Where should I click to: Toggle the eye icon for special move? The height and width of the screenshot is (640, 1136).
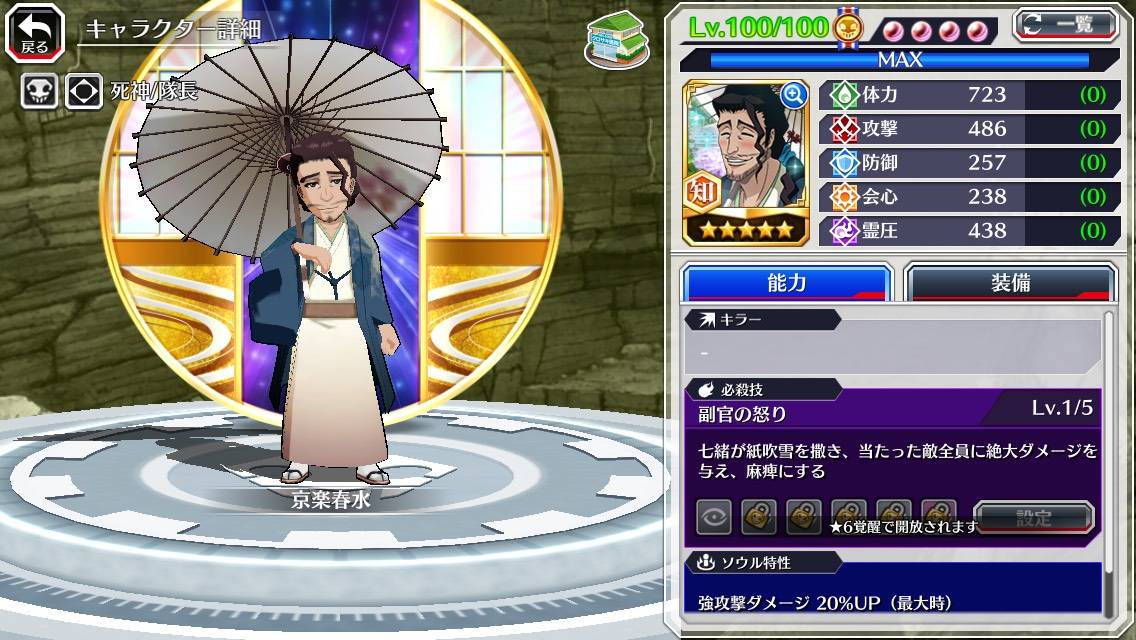pos(713,517)
